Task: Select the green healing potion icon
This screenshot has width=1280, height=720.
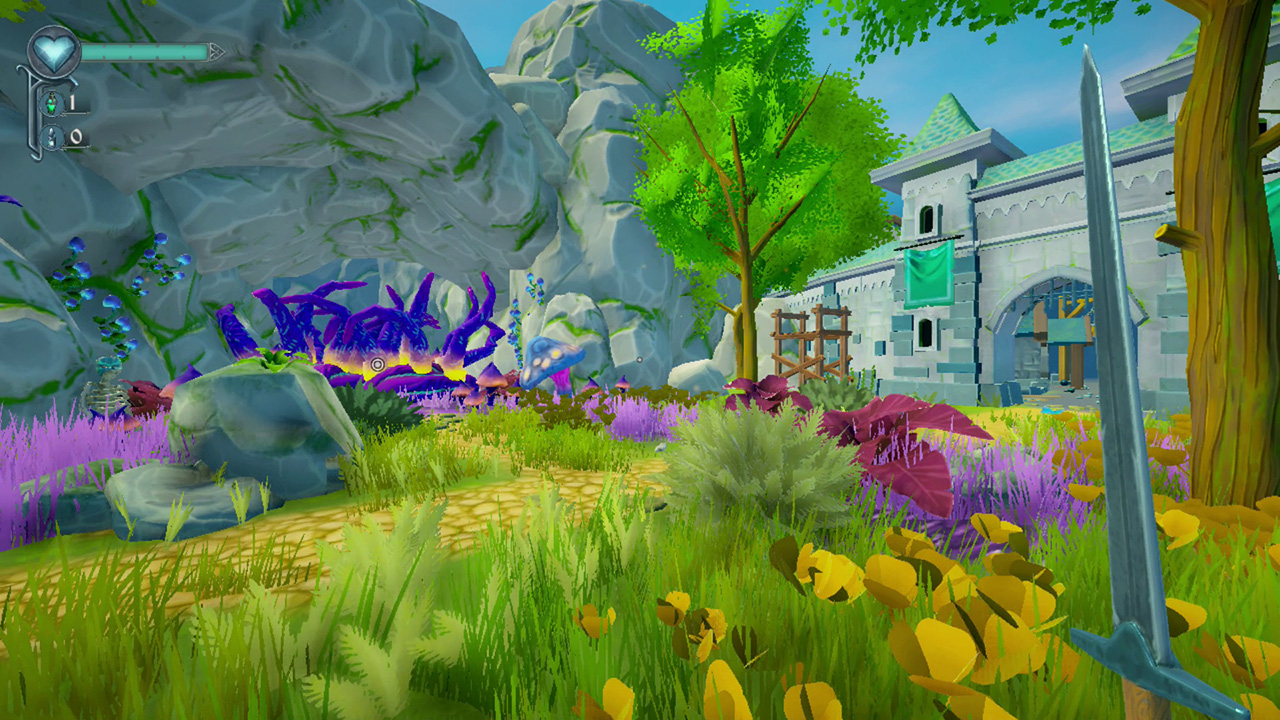Action: pyautogui.click(x=51, y=104)
